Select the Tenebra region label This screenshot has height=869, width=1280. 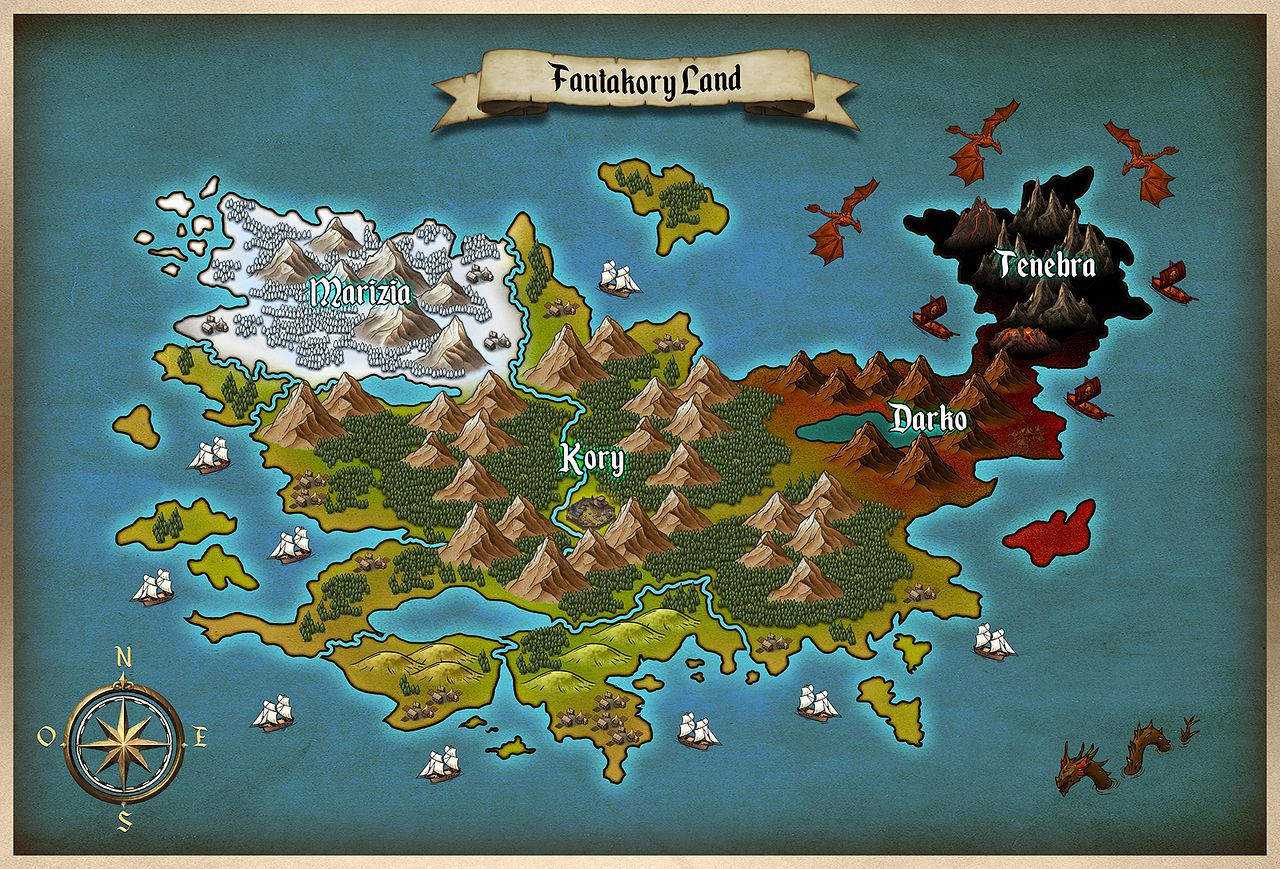(1045, 265)
